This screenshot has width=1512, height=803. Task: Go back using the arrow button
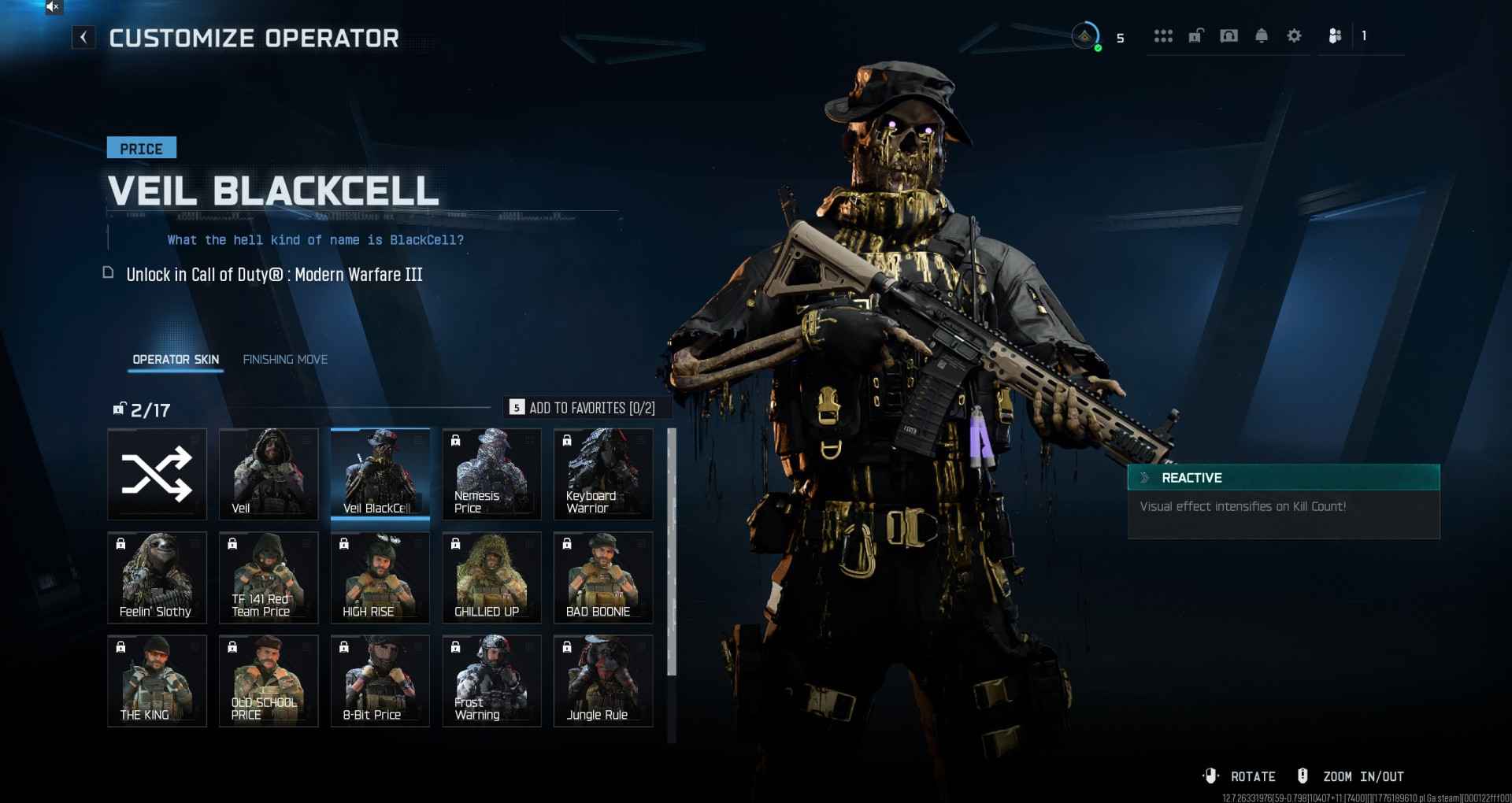83,37
